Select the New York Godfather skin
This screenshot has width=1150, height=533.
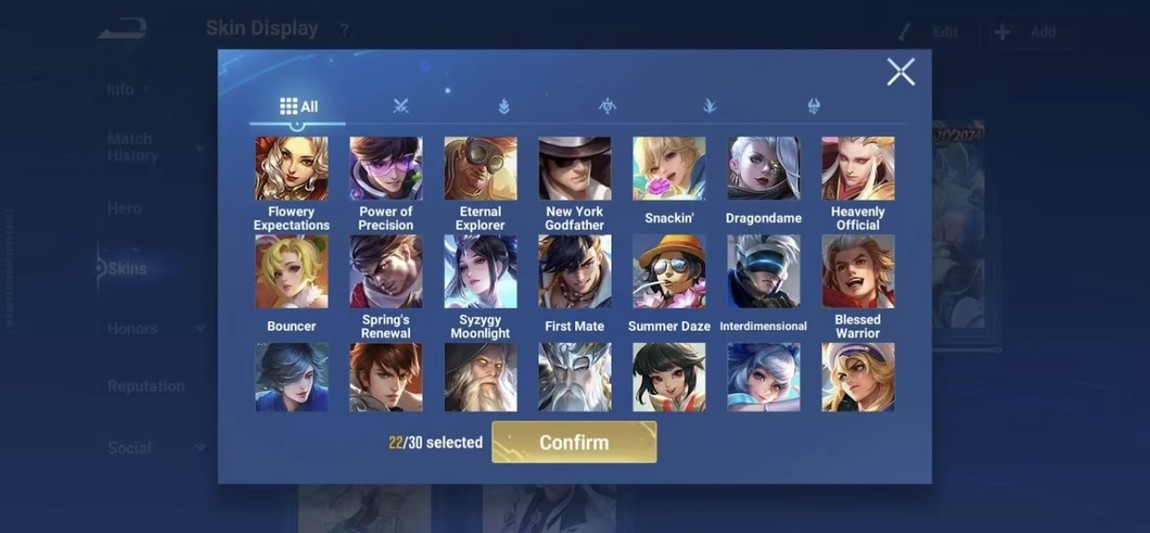[574, 169]
